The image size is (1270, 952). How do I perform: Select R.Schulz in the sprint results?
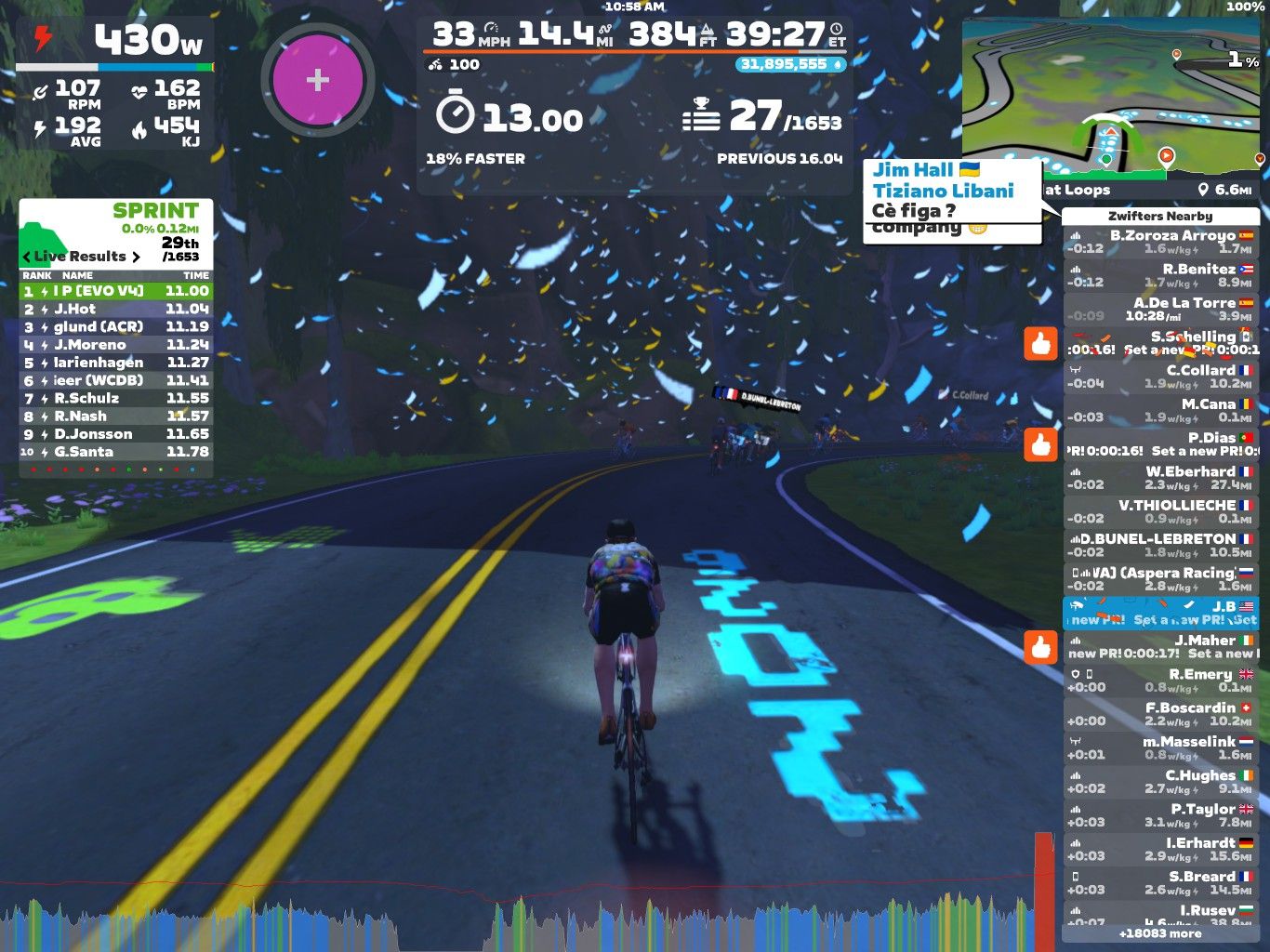[116, 398]
